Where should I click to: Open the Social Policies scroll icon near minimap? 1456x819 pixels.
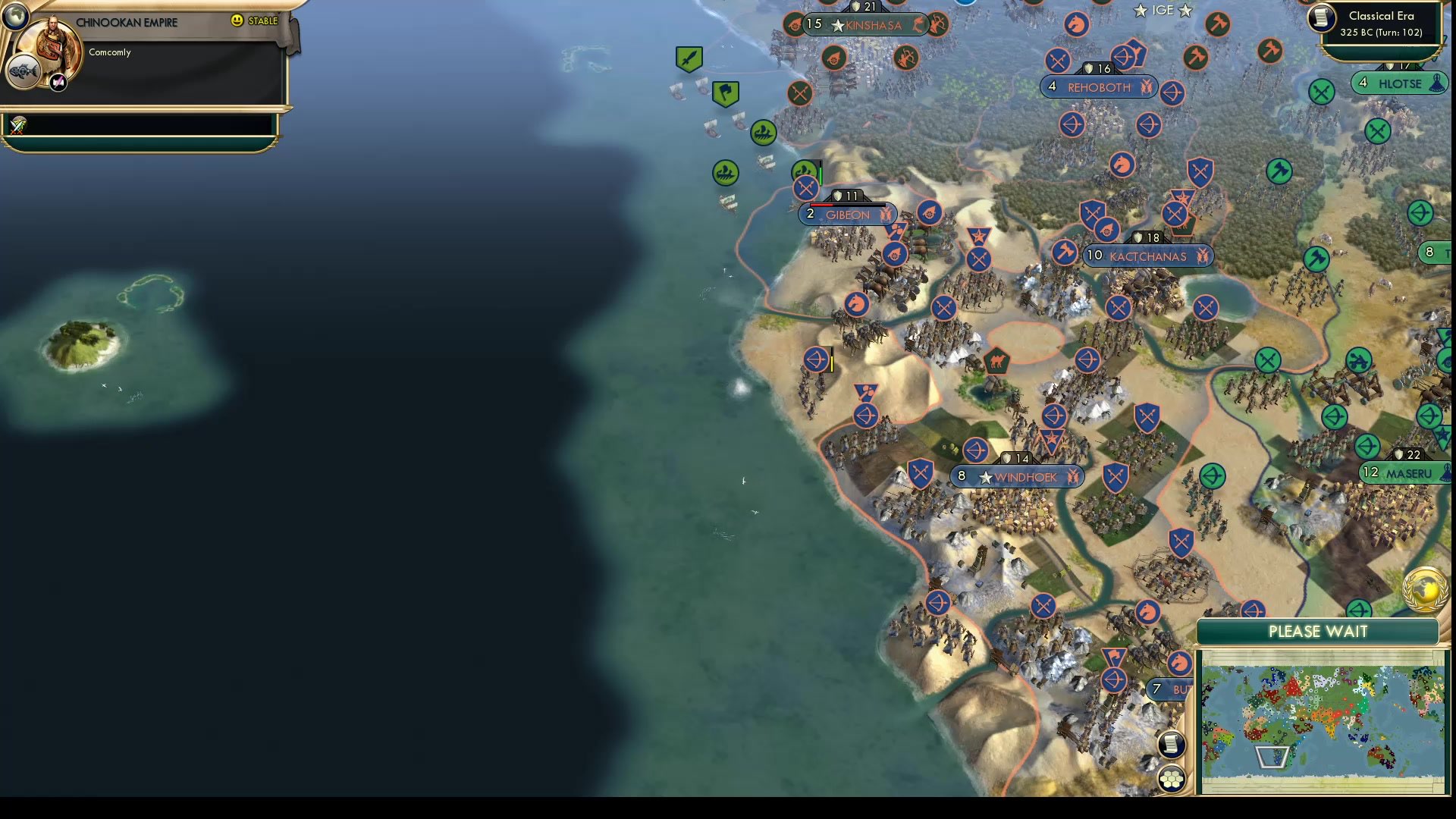(1172, 745)
